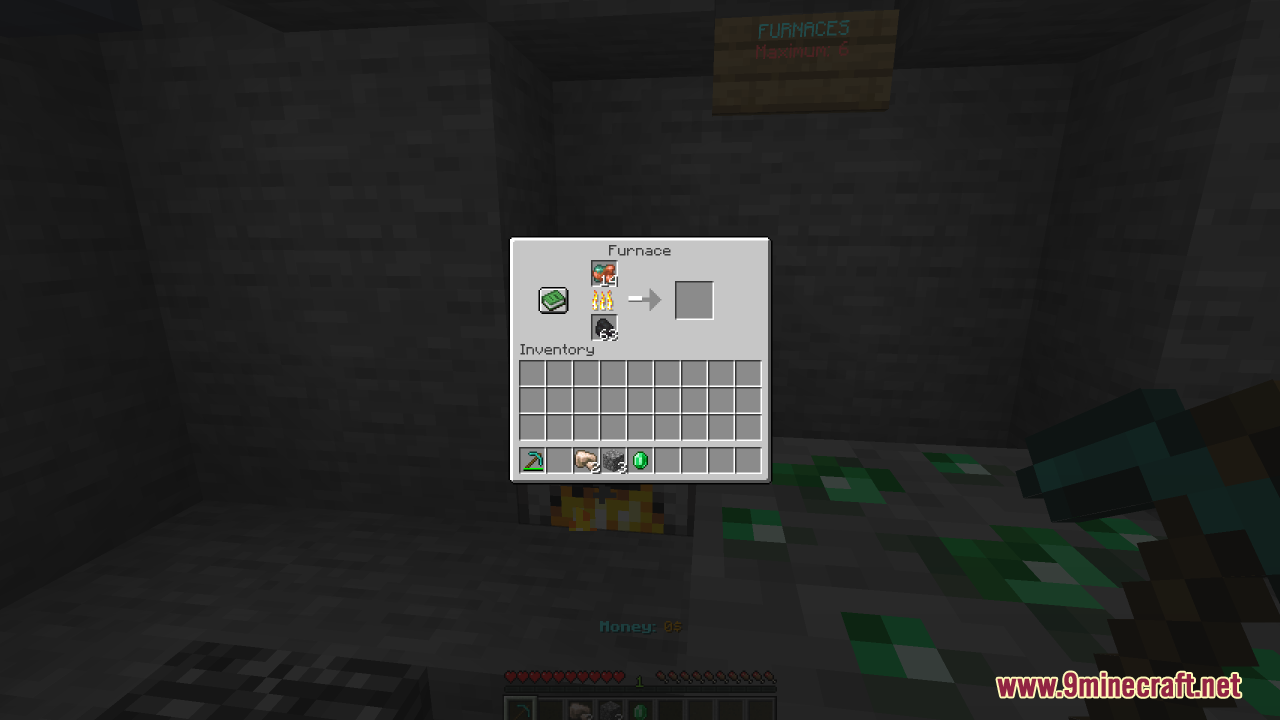The width and height of the screenshot is (1280, 720).
Task: Open the recipe book in the furnace
Action: (x=554, y=299)
